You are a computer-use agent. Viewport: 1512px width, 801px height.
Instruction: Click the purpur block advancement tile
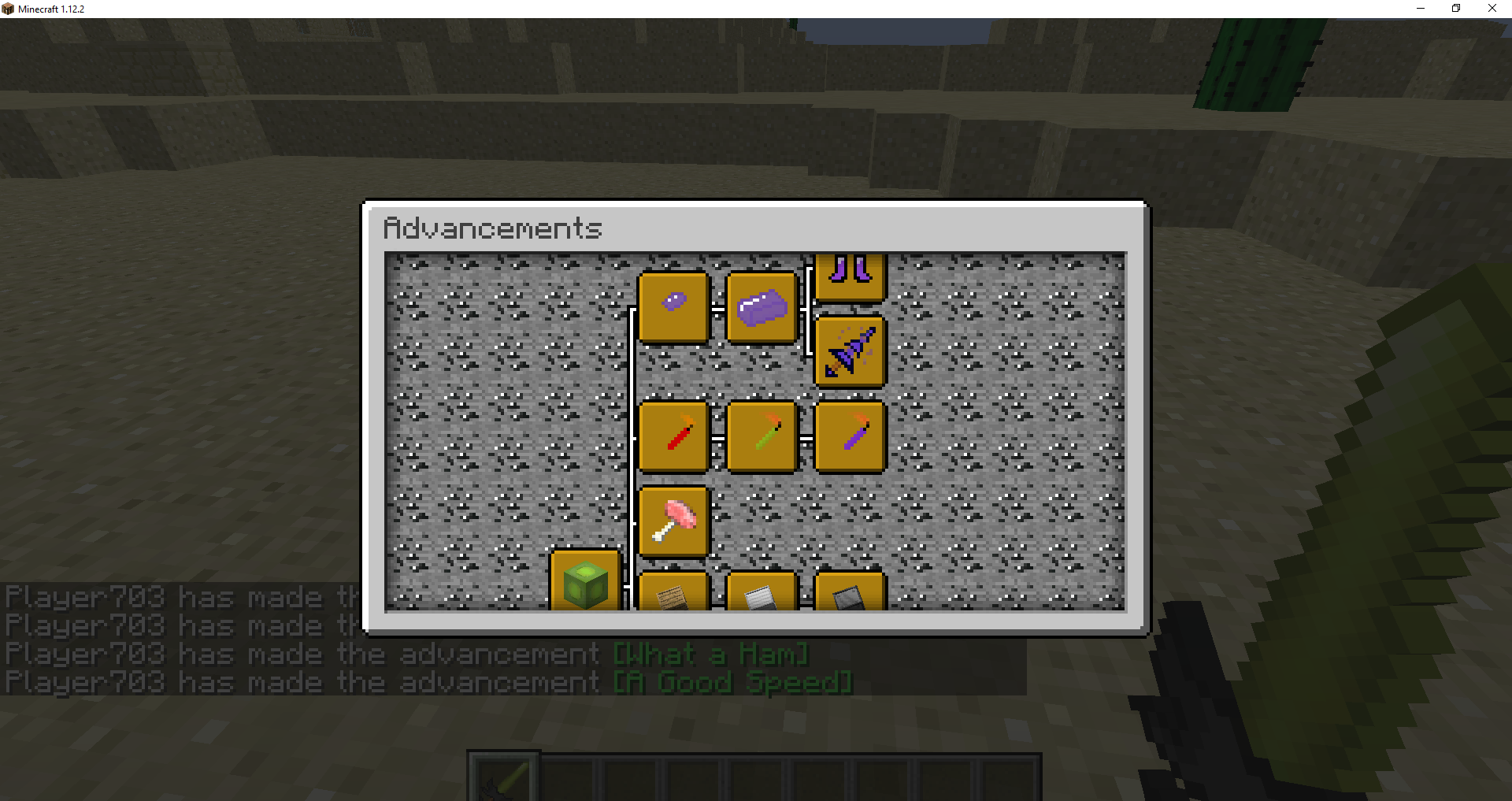tap(762, 307)
